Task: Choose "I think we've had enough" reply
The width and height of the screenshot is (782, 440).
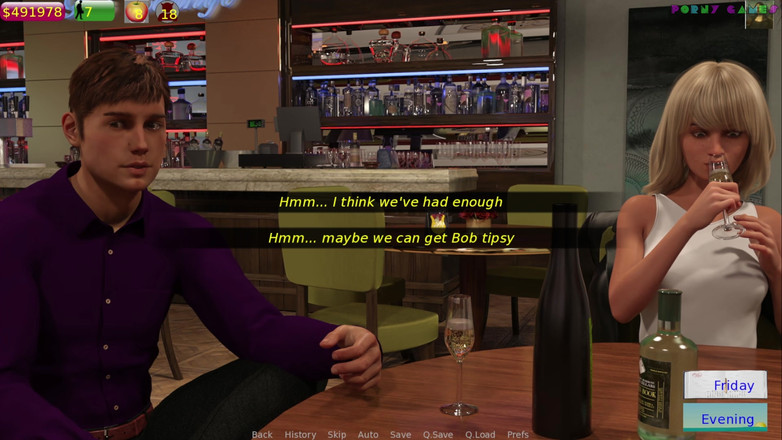Action: click(x=390, y=202)
